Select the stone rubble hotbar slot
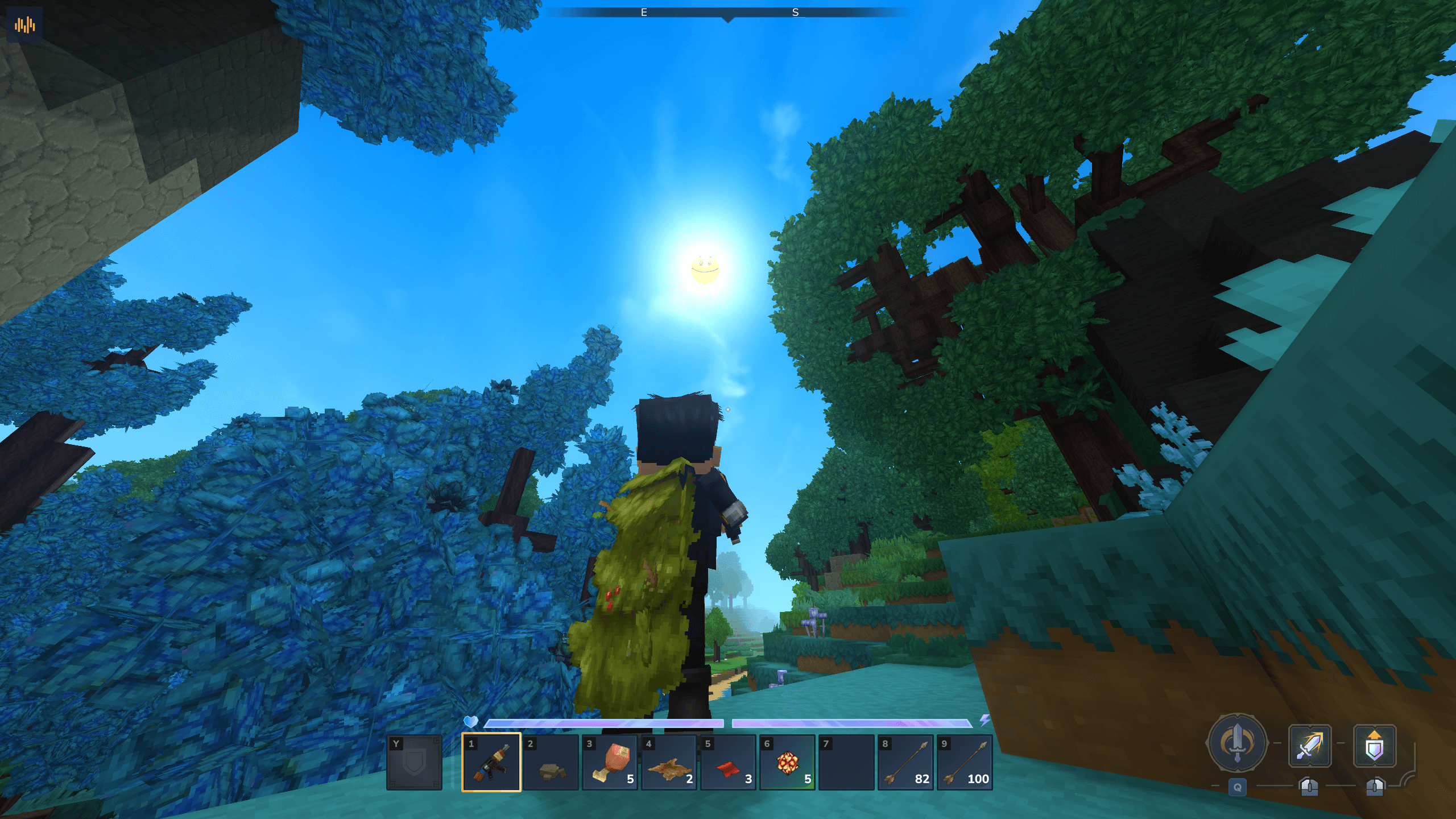The width and height of the screenshot is (1456, 819). coord(551,762)
